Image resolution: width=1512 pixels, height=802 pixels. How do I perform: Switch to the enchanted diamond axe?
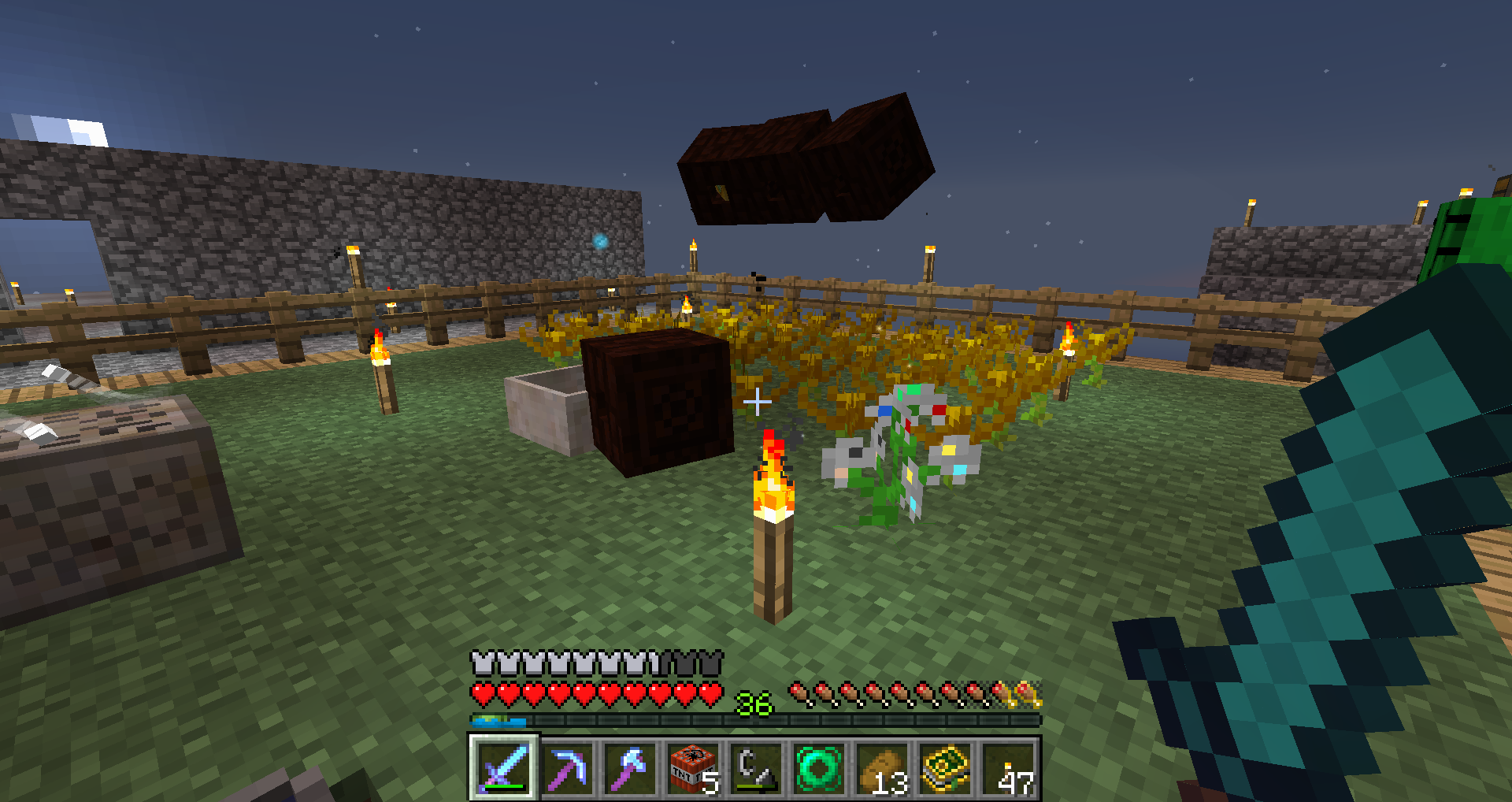tap(630, 767)
